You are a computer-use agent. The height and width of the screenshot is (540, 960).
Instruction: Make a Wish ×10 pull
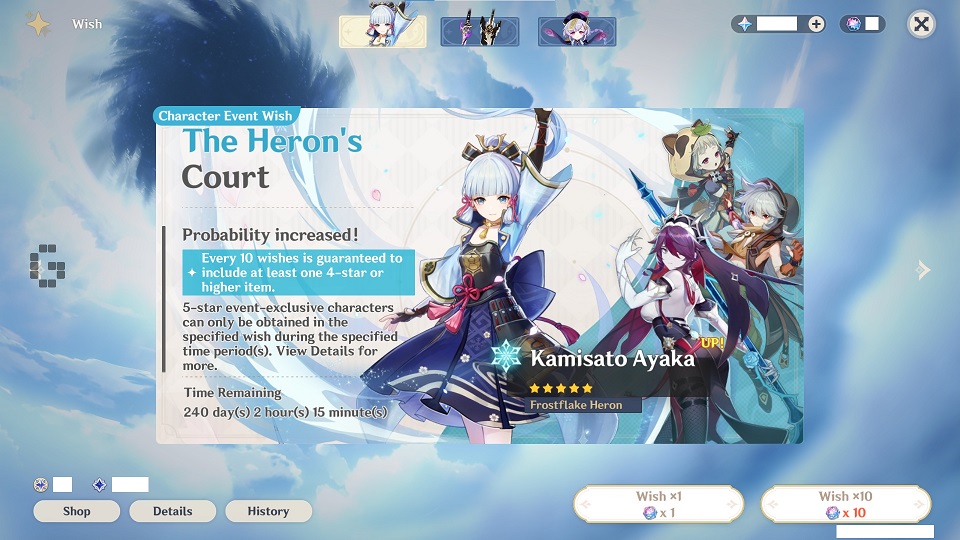(845, 504)
